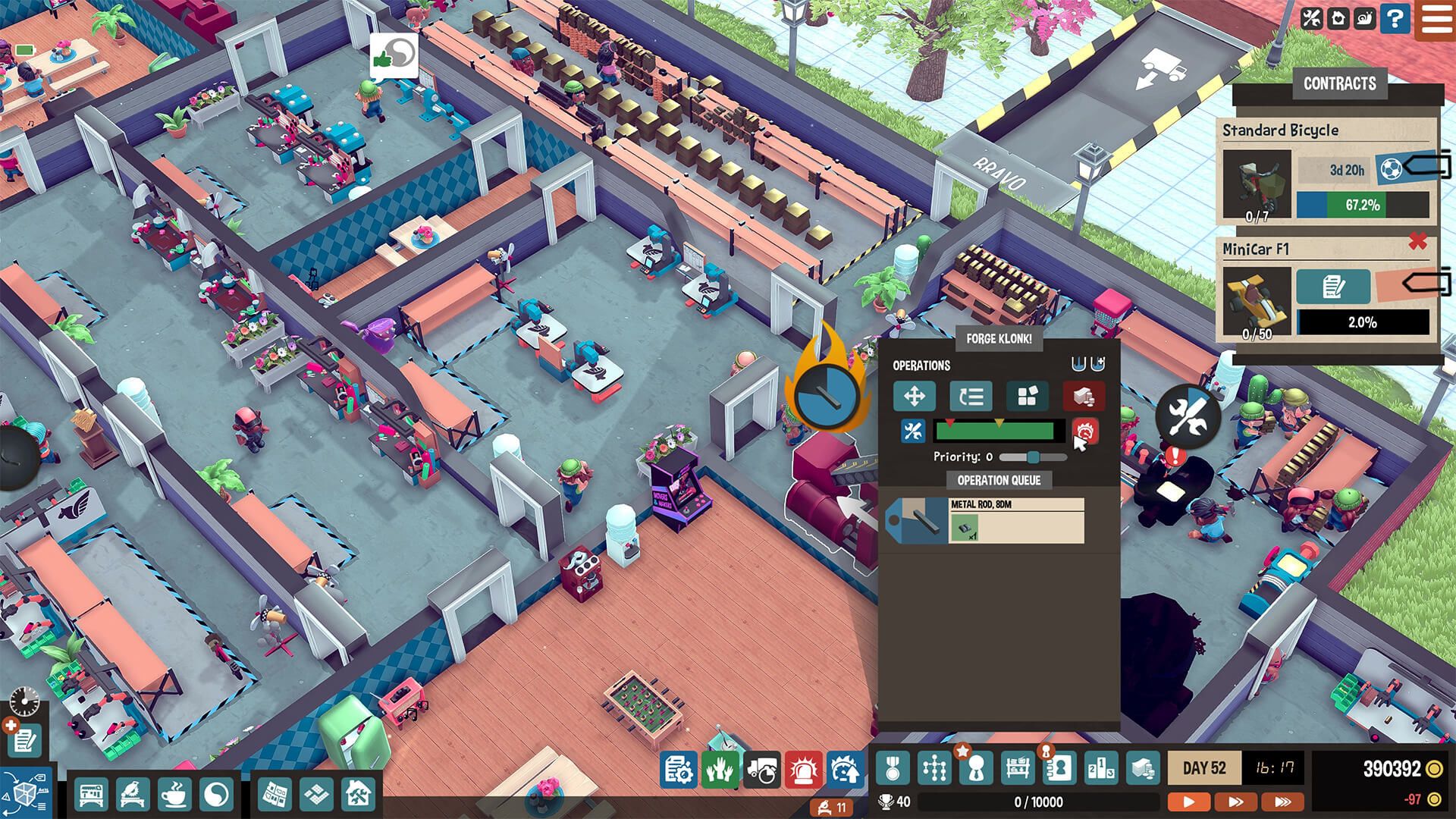Open the operation list button

click(x=971, y=396)
